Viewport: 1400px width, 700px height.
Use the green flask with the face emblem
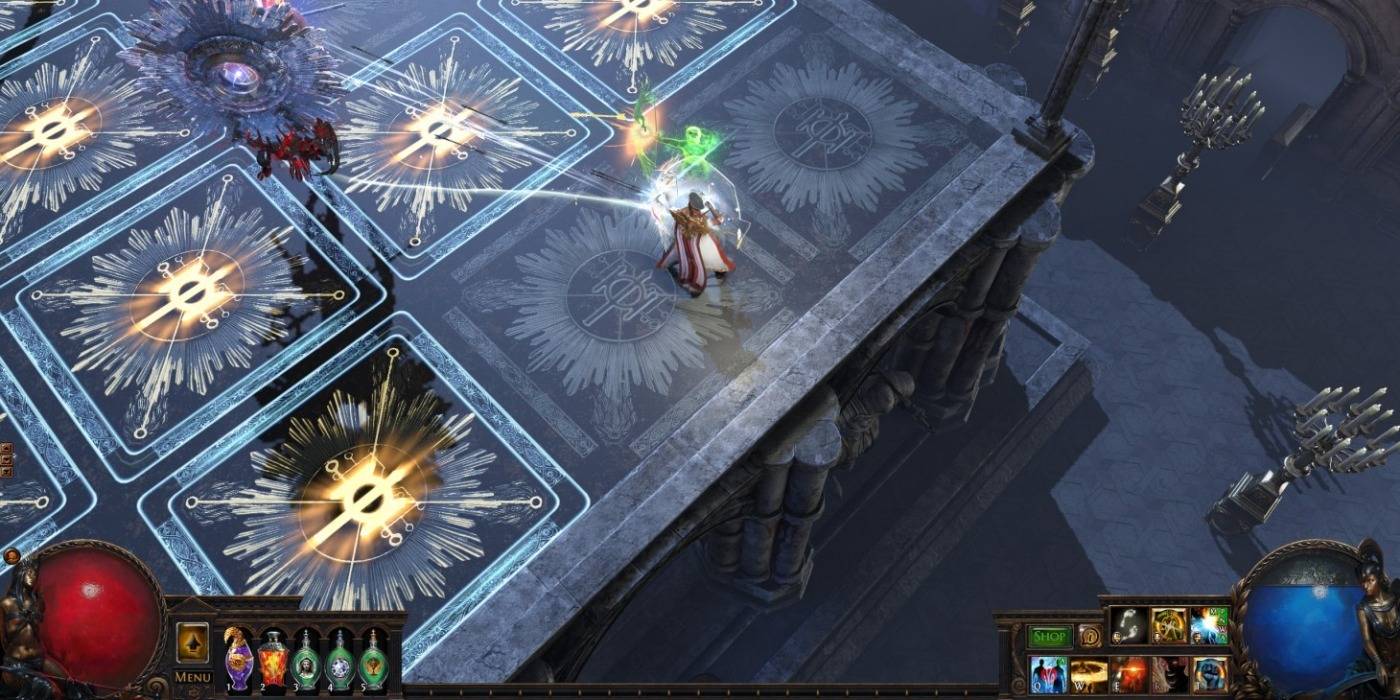307,660
